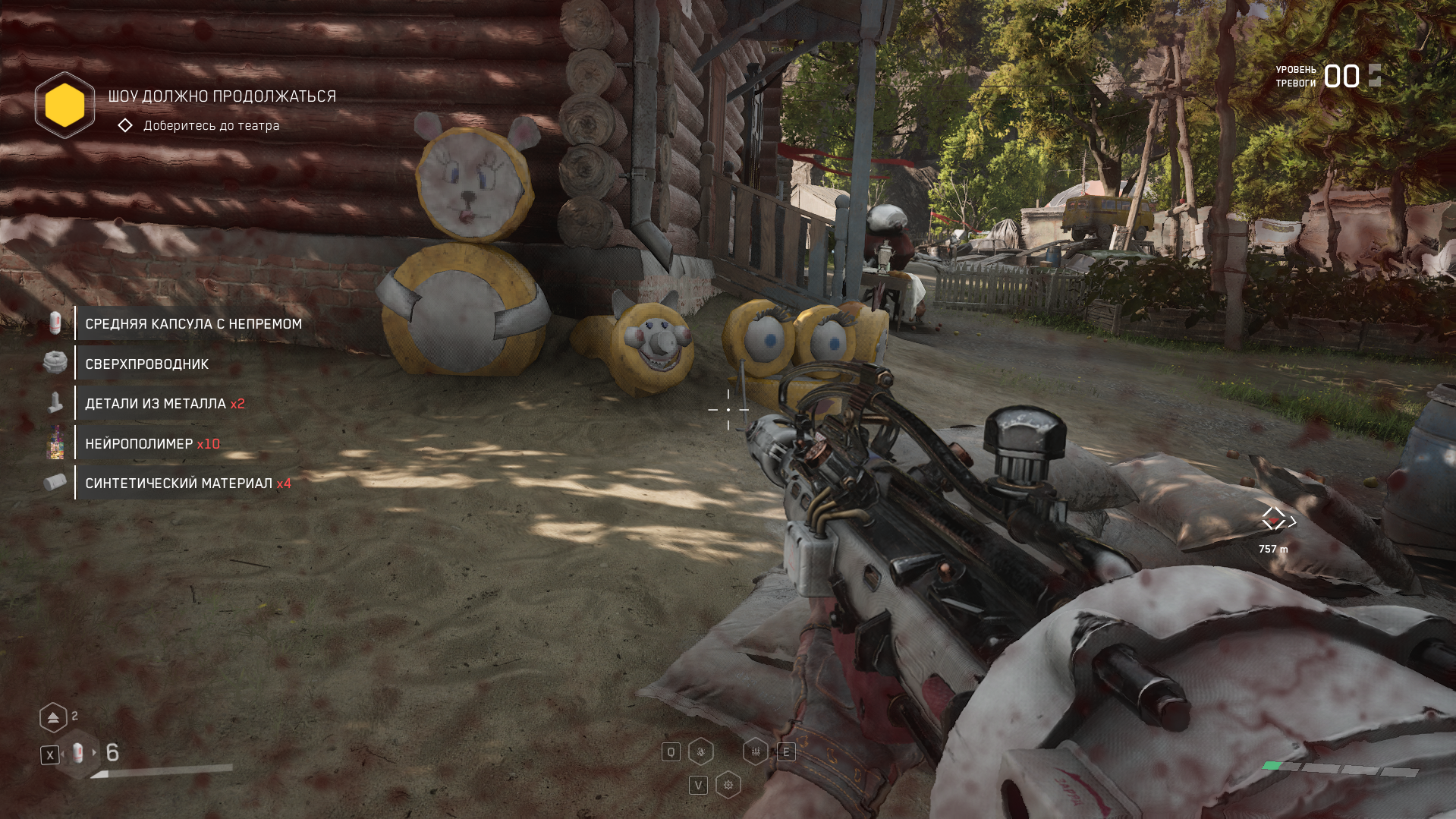This screenshot has height=819, width=1456.
Task: Use the neuromed capsule consumable icon
Action: pos(77,754)
